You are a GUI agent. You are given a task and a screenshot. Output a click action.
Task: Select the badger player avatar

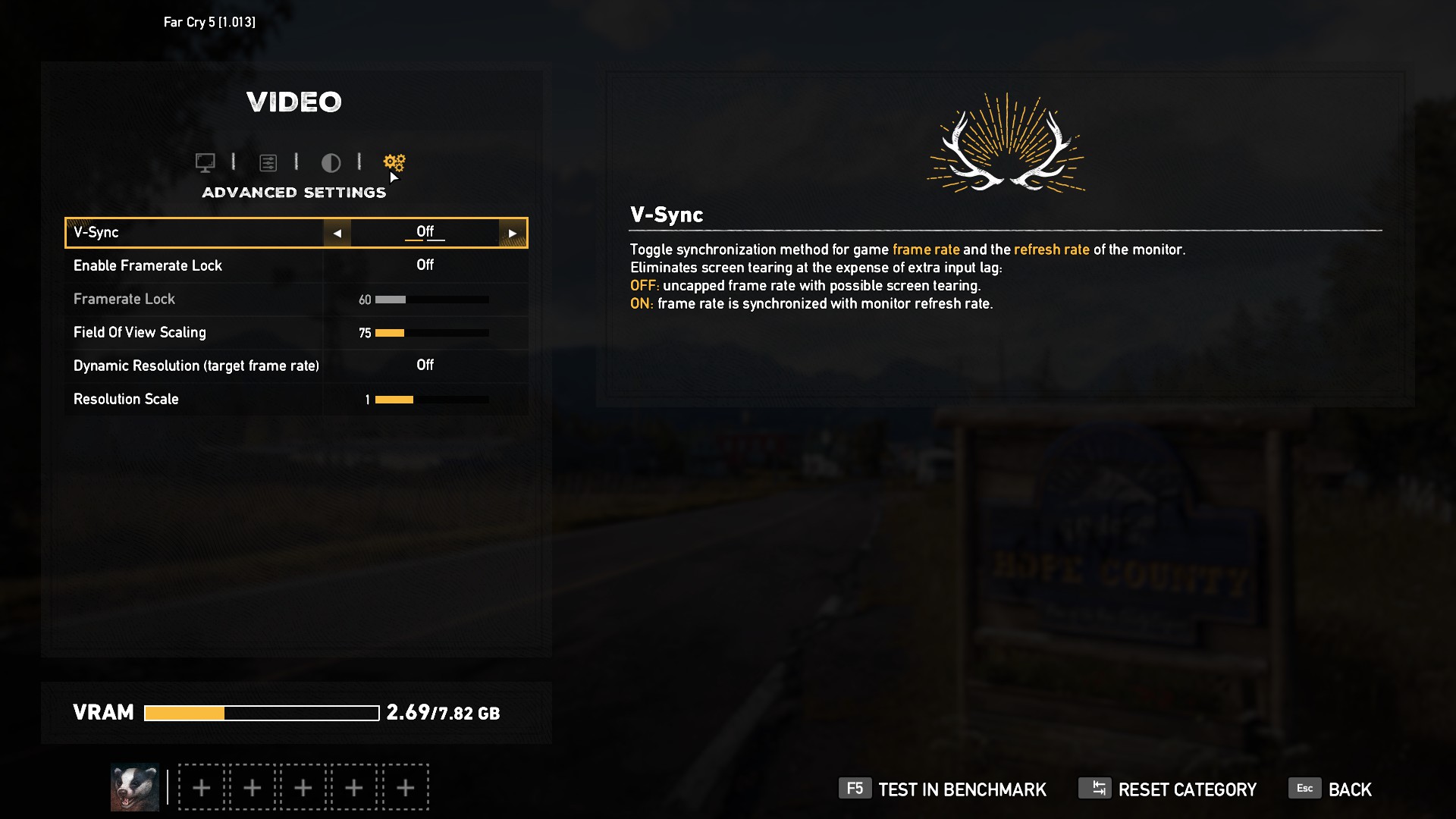point(135,787)
